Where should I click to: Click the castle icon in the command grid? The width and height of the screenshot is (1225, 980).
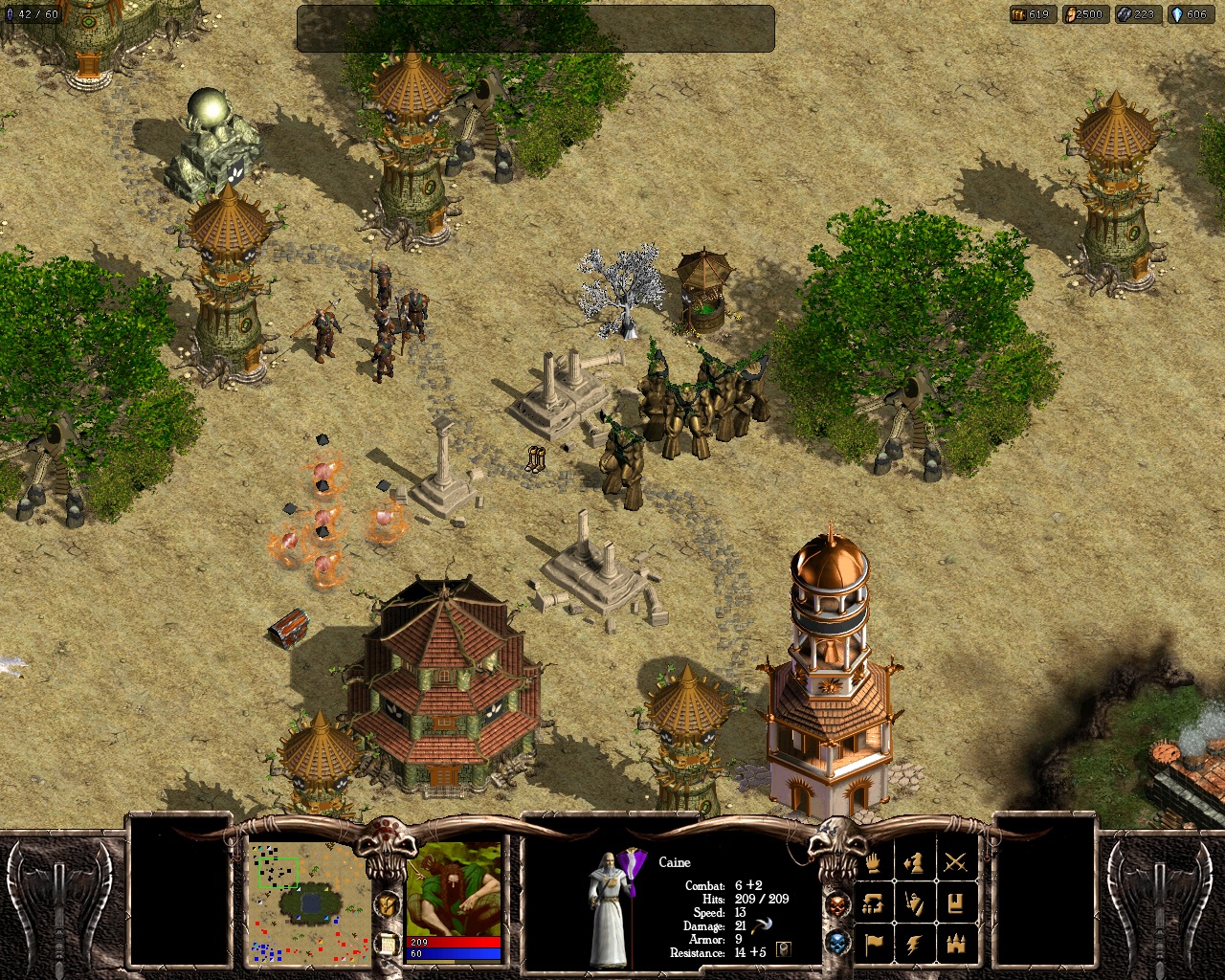click(x=956, y=946)
